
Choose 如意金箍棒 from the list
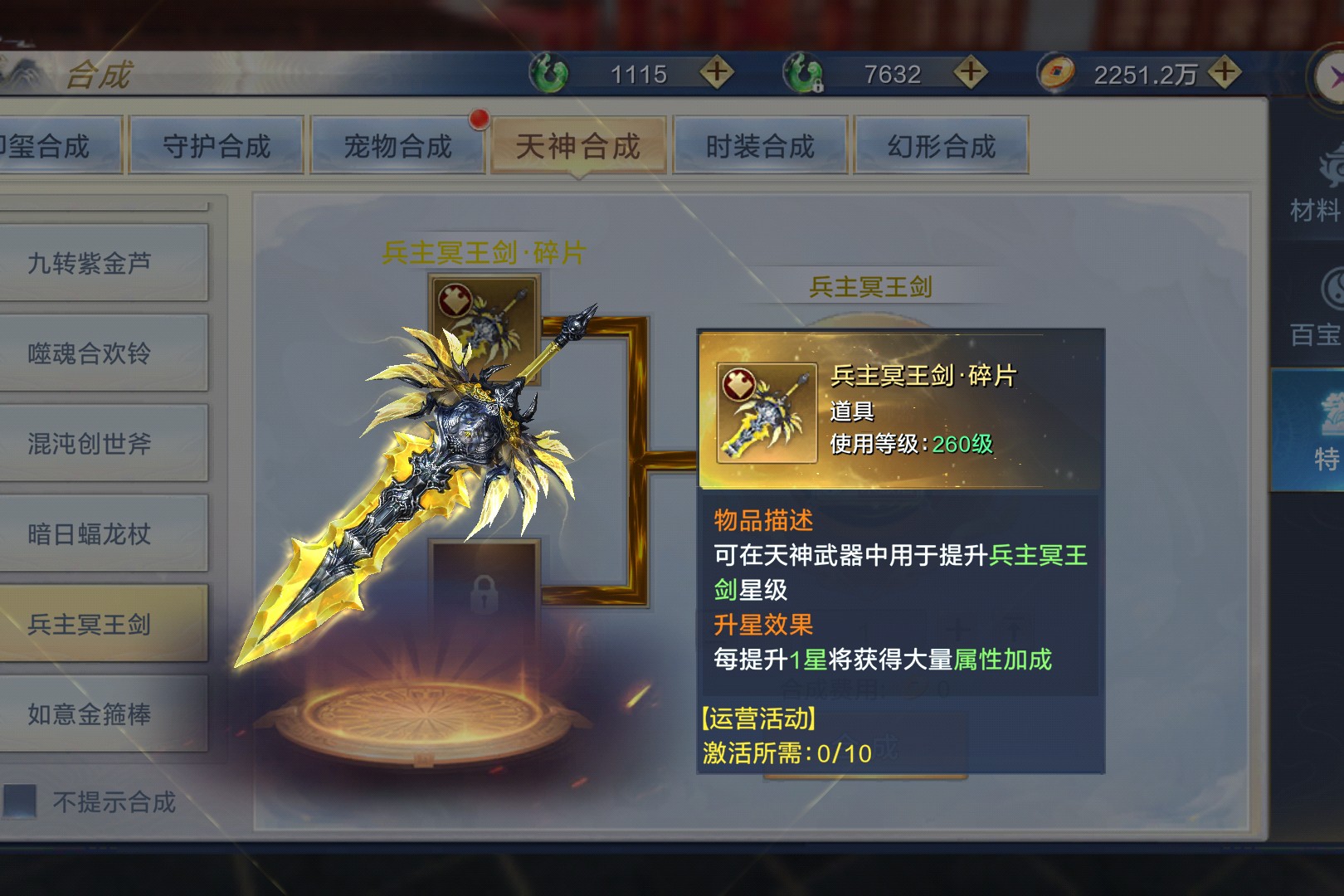point(90,714)
